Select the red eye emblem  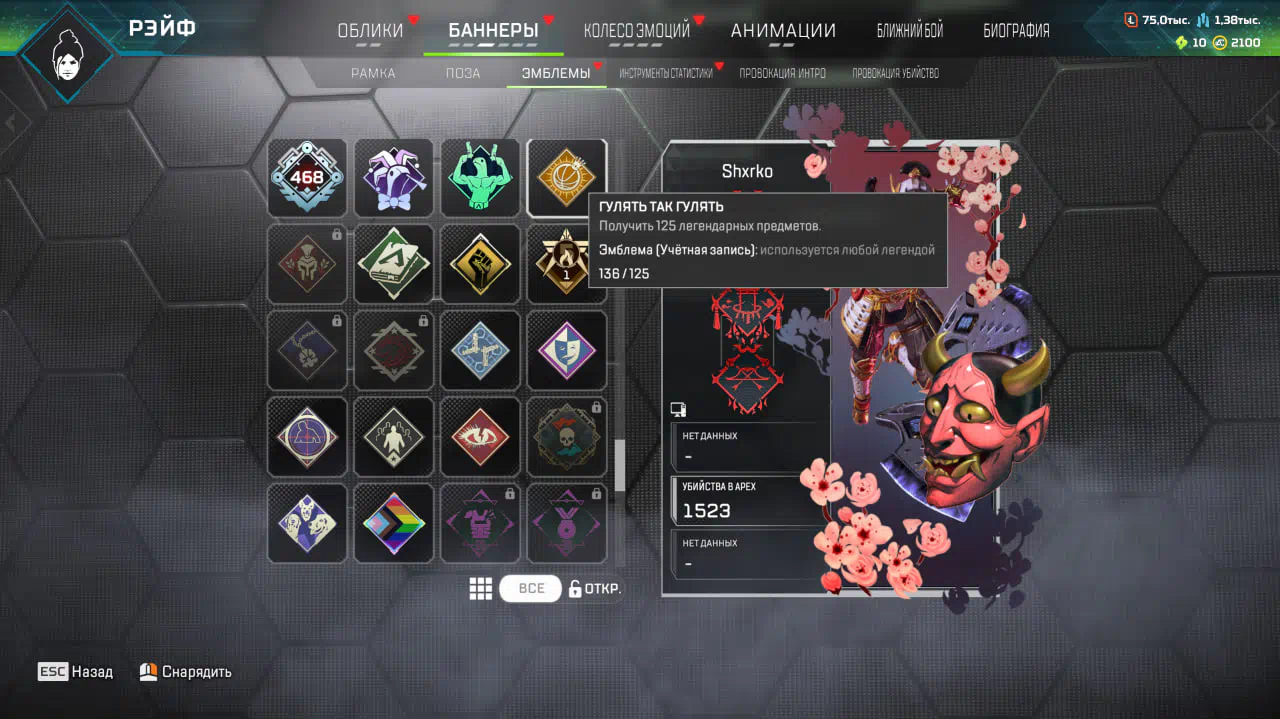(480, 437)
